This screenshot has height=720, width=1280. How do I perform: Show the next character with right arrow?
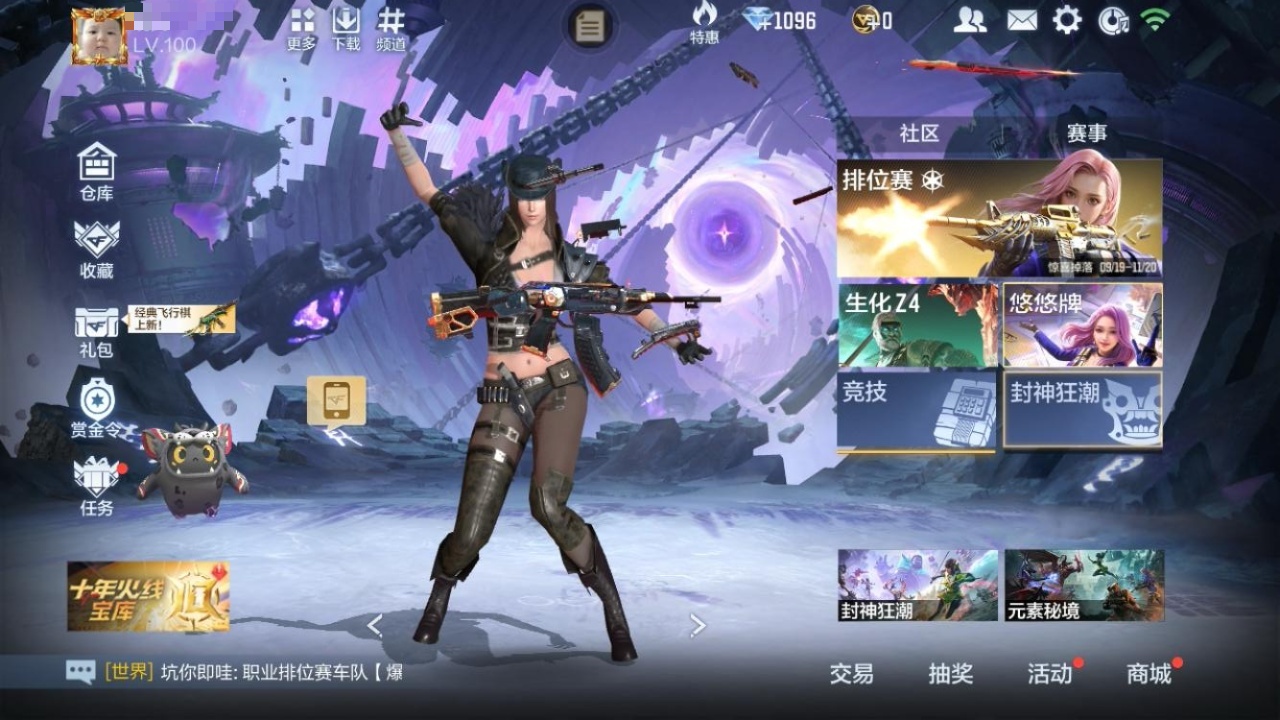(698, 626)
